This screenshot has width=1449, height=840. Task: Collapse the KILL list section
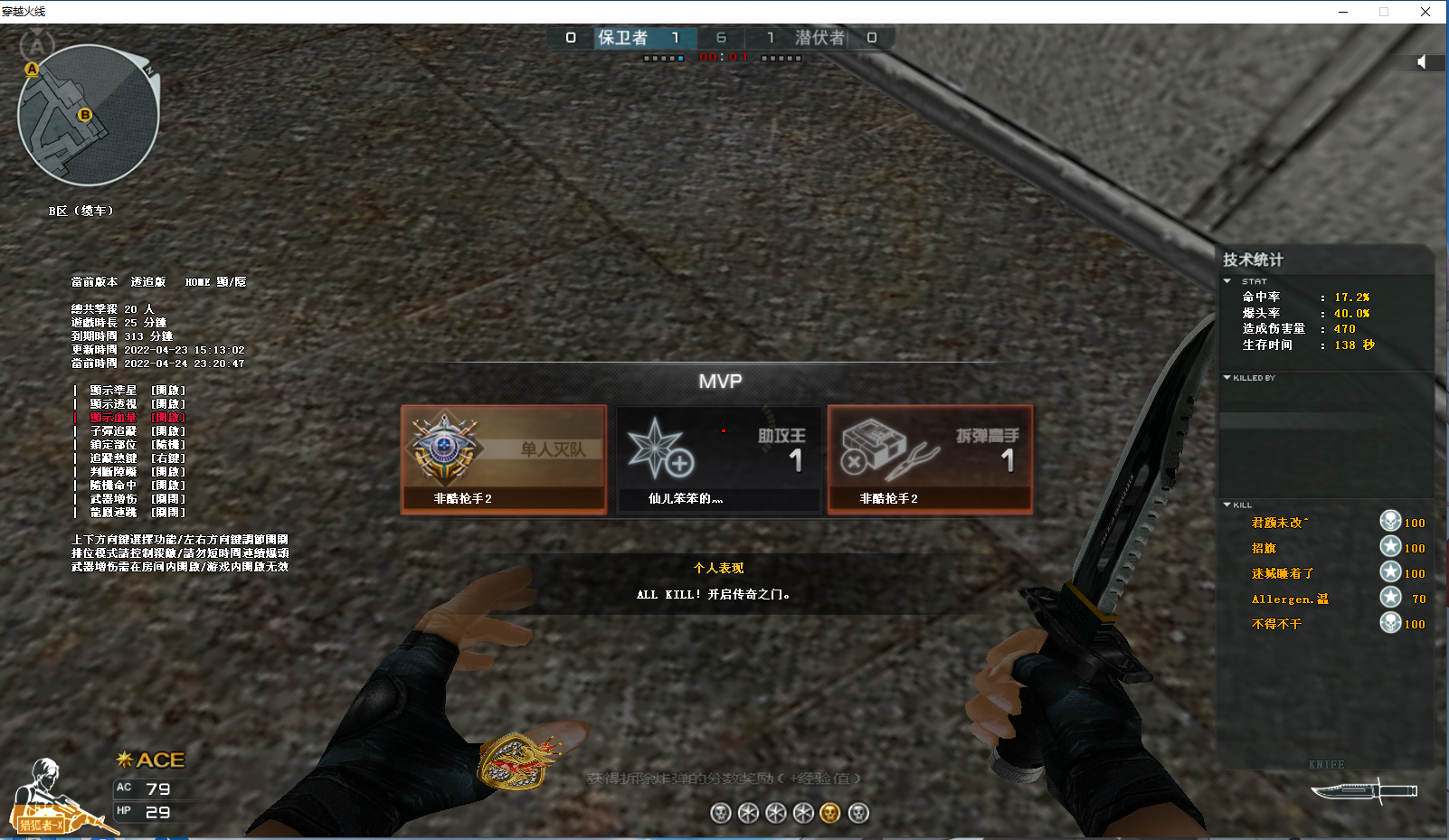1227,505
